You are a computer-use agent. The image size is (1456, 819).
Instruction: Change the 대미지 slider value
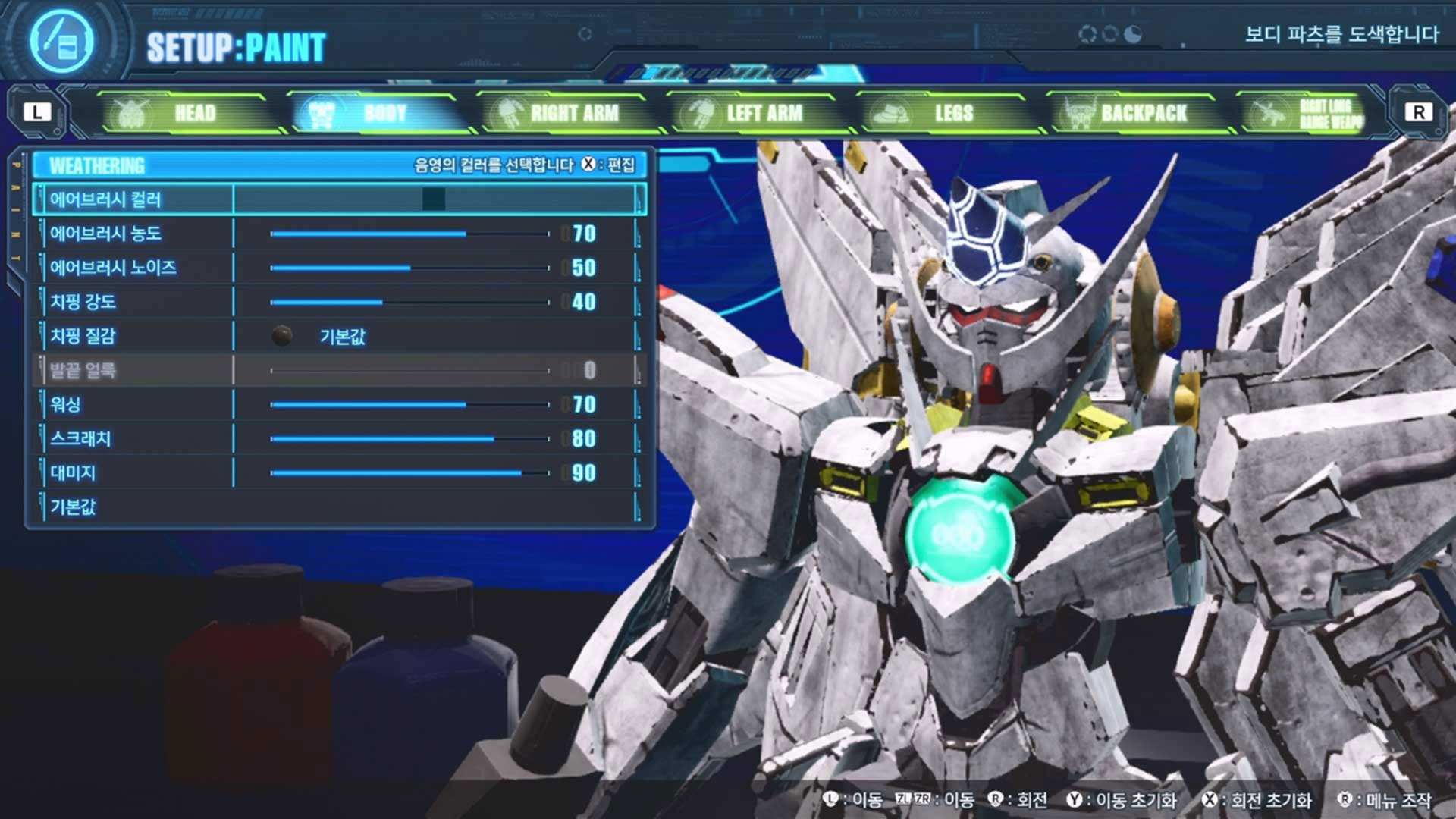(x=409, y=473)
